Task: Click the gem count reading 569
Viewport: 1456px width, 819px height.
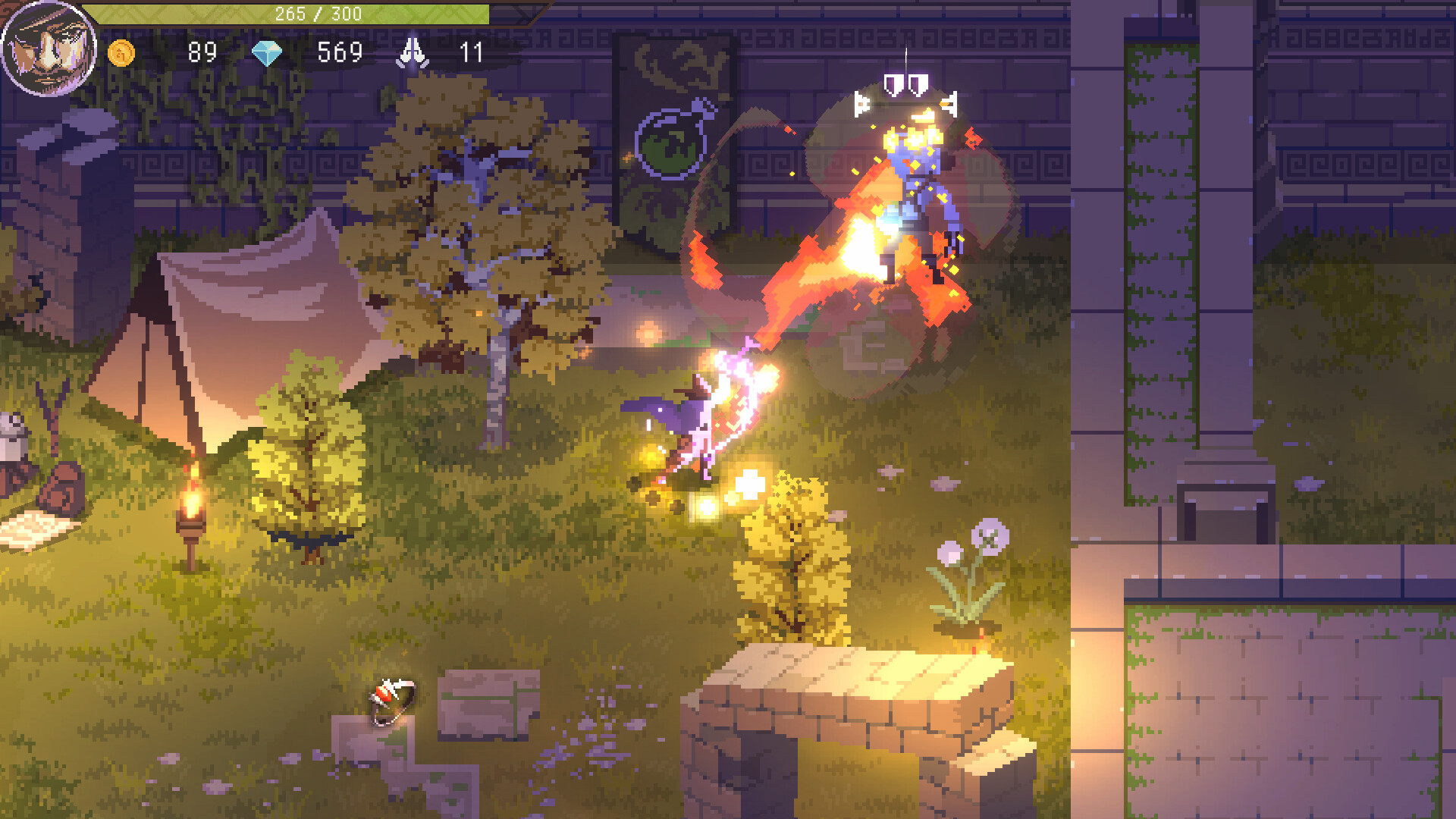Action: tap(340, 53)
